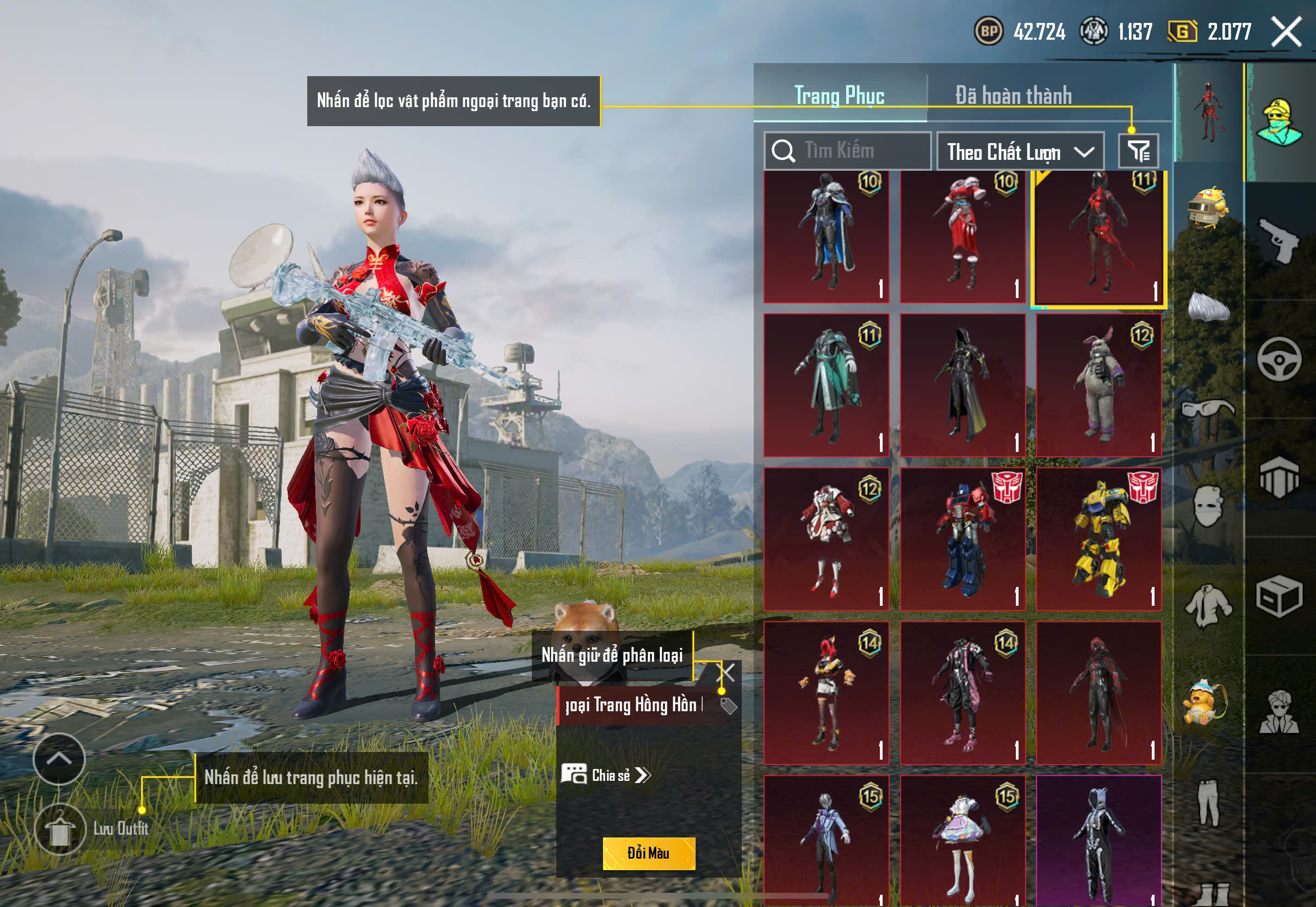Viewport: 1316px width, 907px height.
Task: Open the Theo Chất Lượng sort dropdown
Action: tap(1020, 152)
